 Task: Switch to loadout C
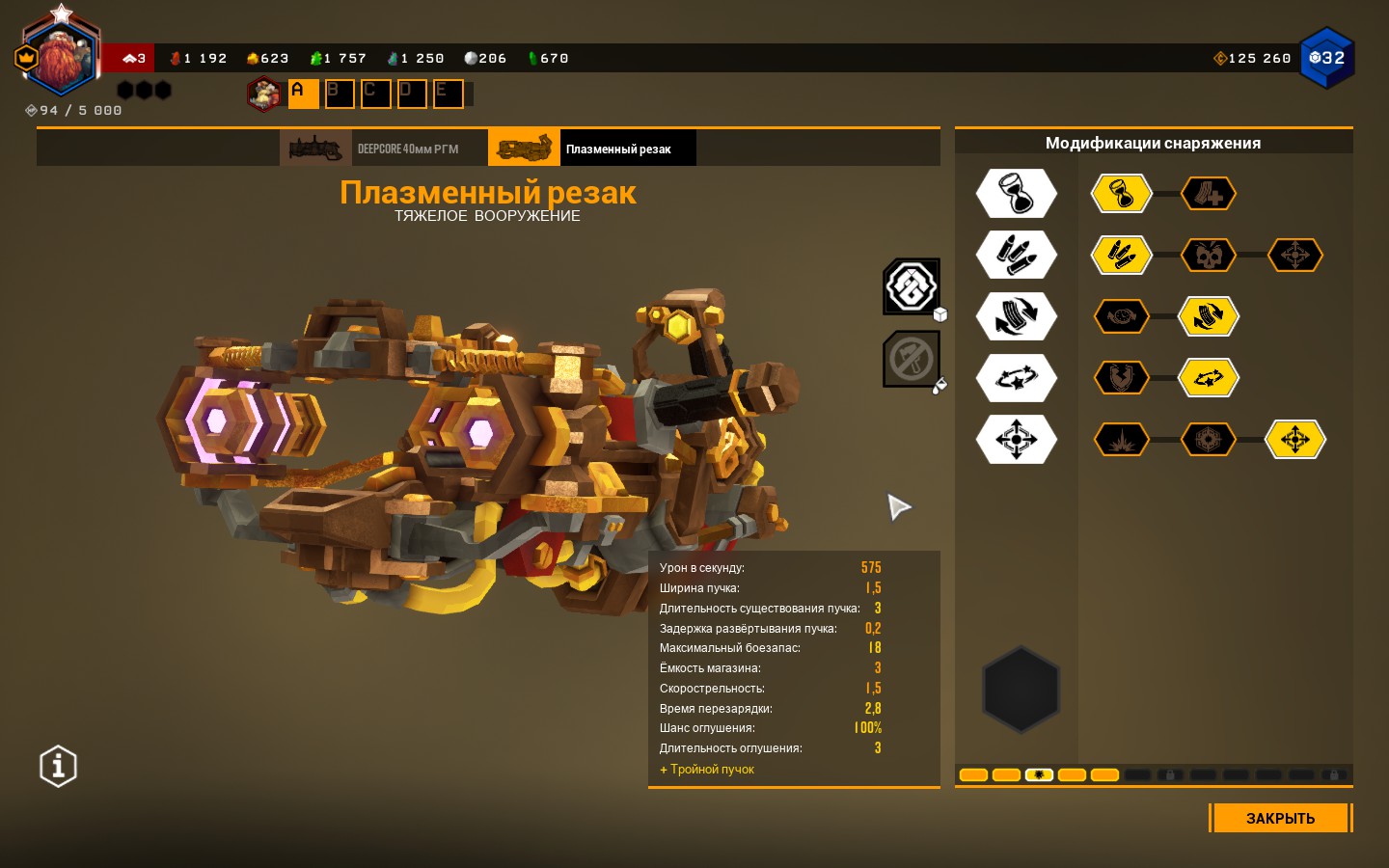[375, 94]
